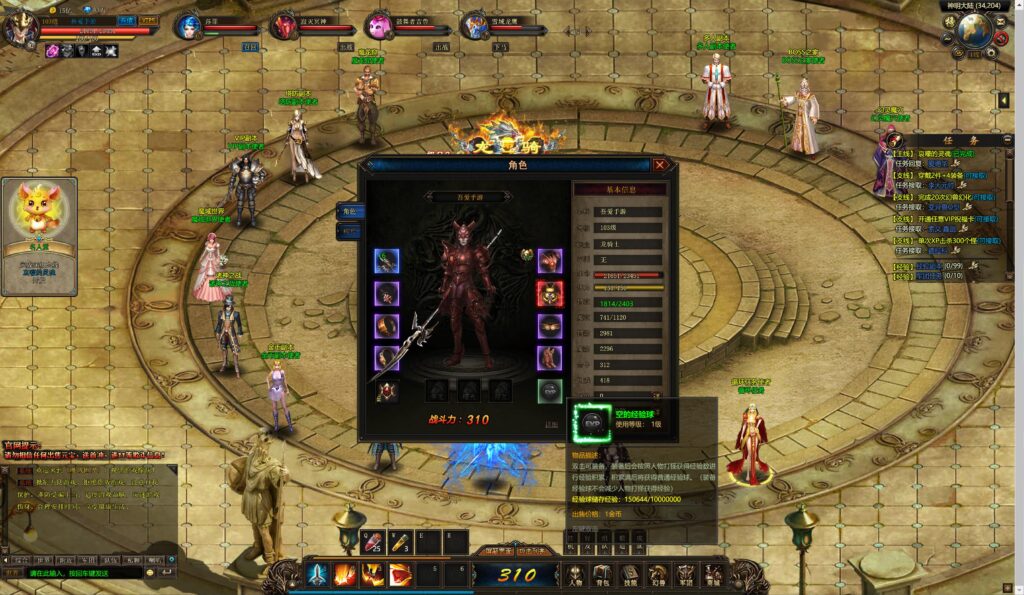Click the red-highlighted armor equipment slot

click(550, 293)
